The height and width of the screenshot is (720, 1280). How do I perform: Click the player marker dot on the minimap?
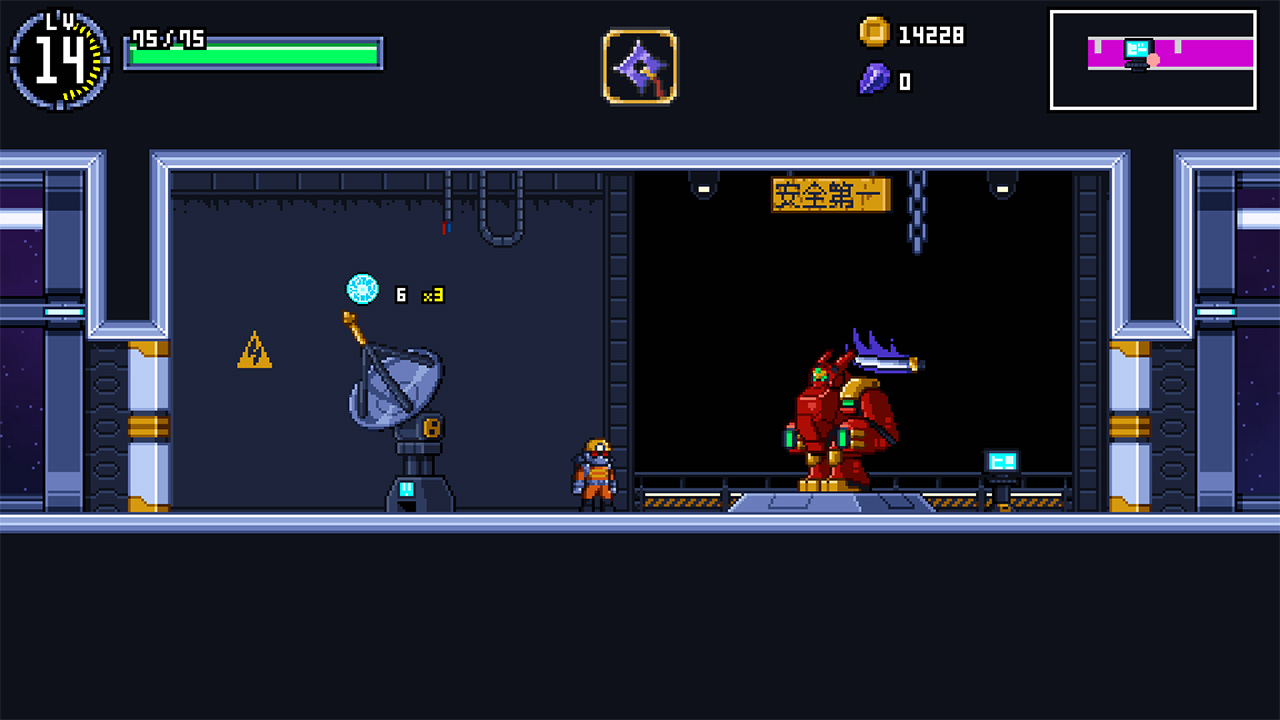tap(1153, 60)
